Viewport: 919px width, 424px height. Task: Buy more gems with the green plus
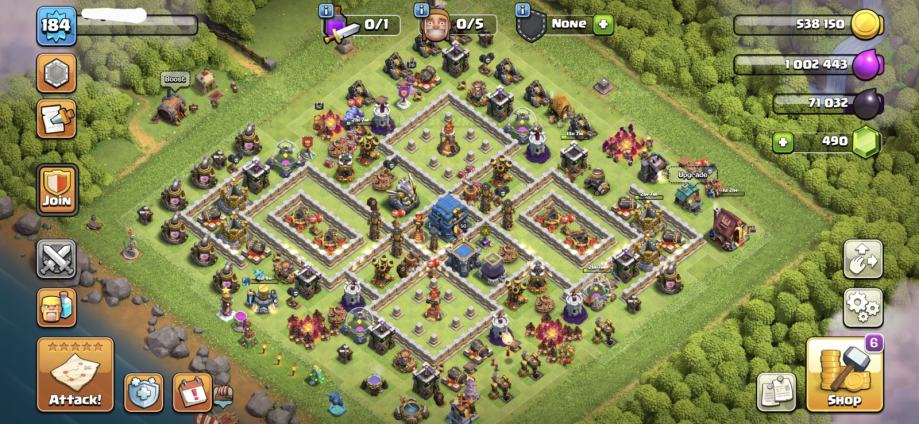pyautogui.click(x=782, y=142)
